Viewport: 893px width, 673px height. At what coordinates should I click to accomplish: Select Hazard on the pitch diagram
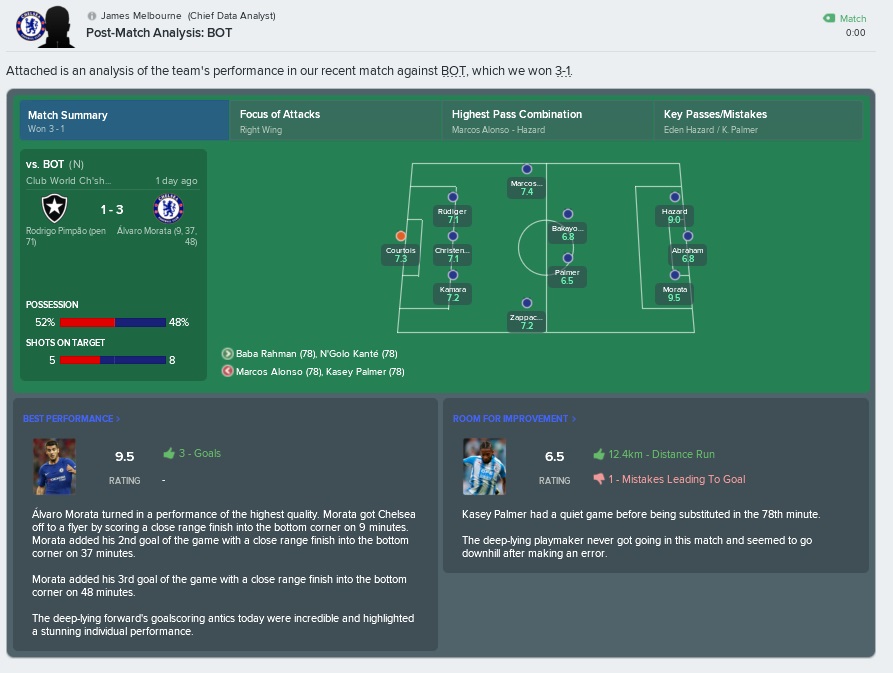click(x=675, y=198)
